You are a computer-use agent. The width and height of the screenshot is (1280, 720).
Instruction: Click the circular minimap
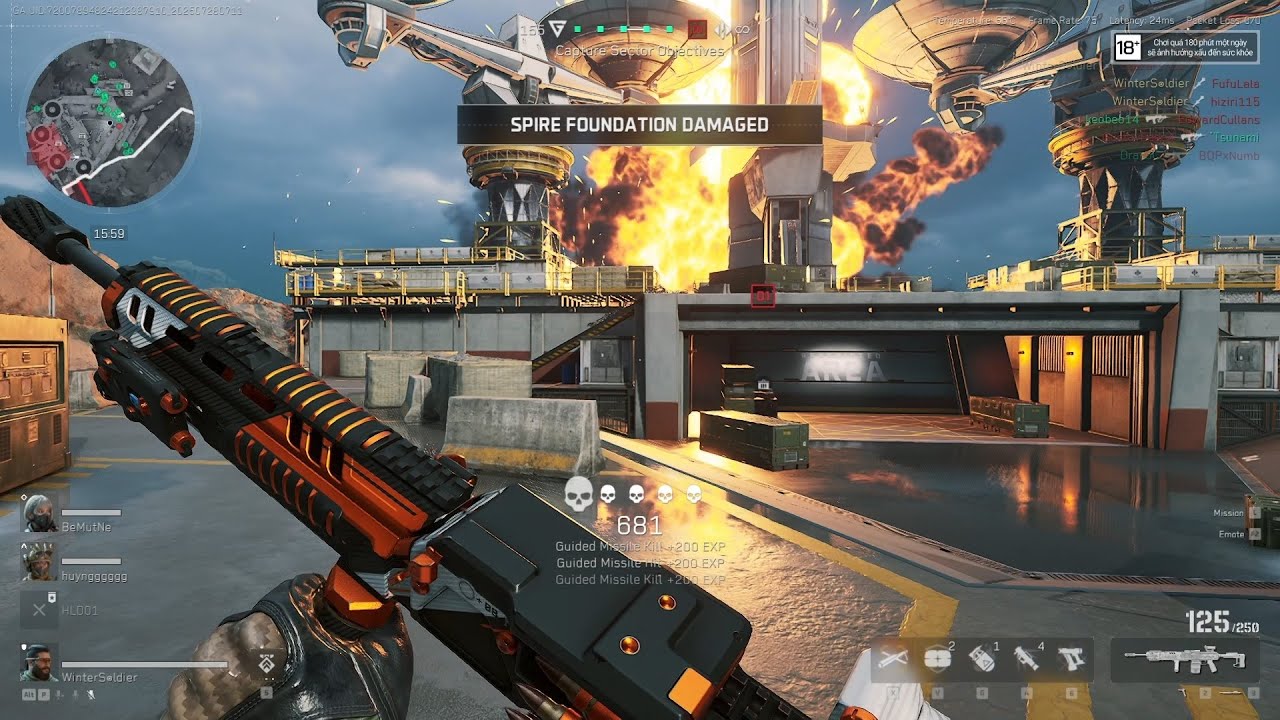coord(110,122)
